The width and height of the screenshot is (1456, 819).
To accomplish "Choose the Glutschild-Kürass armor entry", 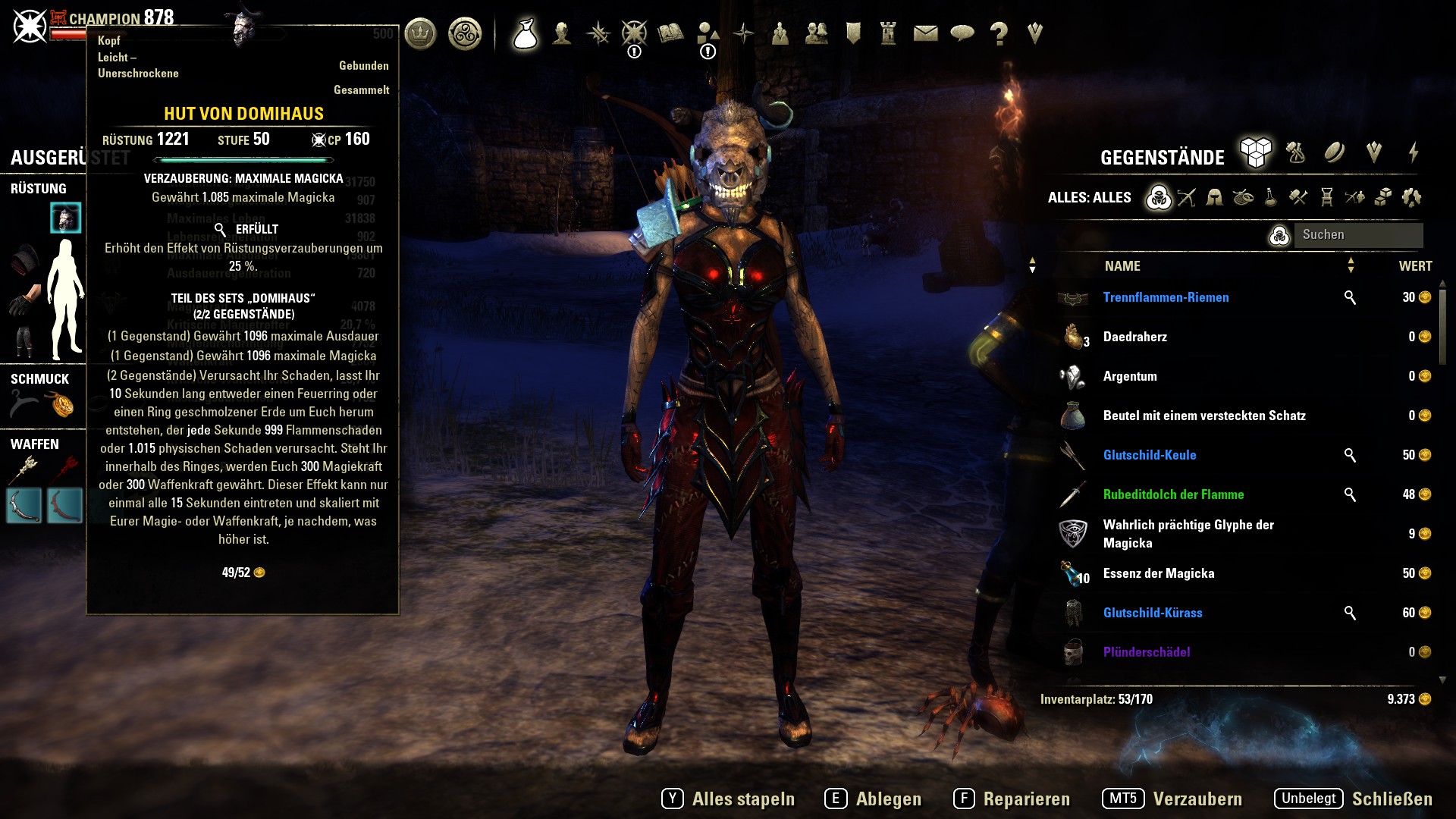I will (x=1152, y=613).
